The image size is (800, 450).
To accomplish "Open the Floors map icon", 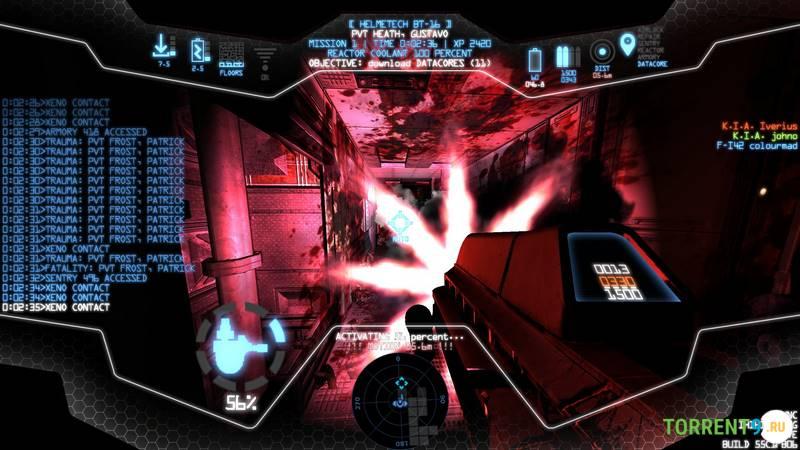I will tap(232, 50).
